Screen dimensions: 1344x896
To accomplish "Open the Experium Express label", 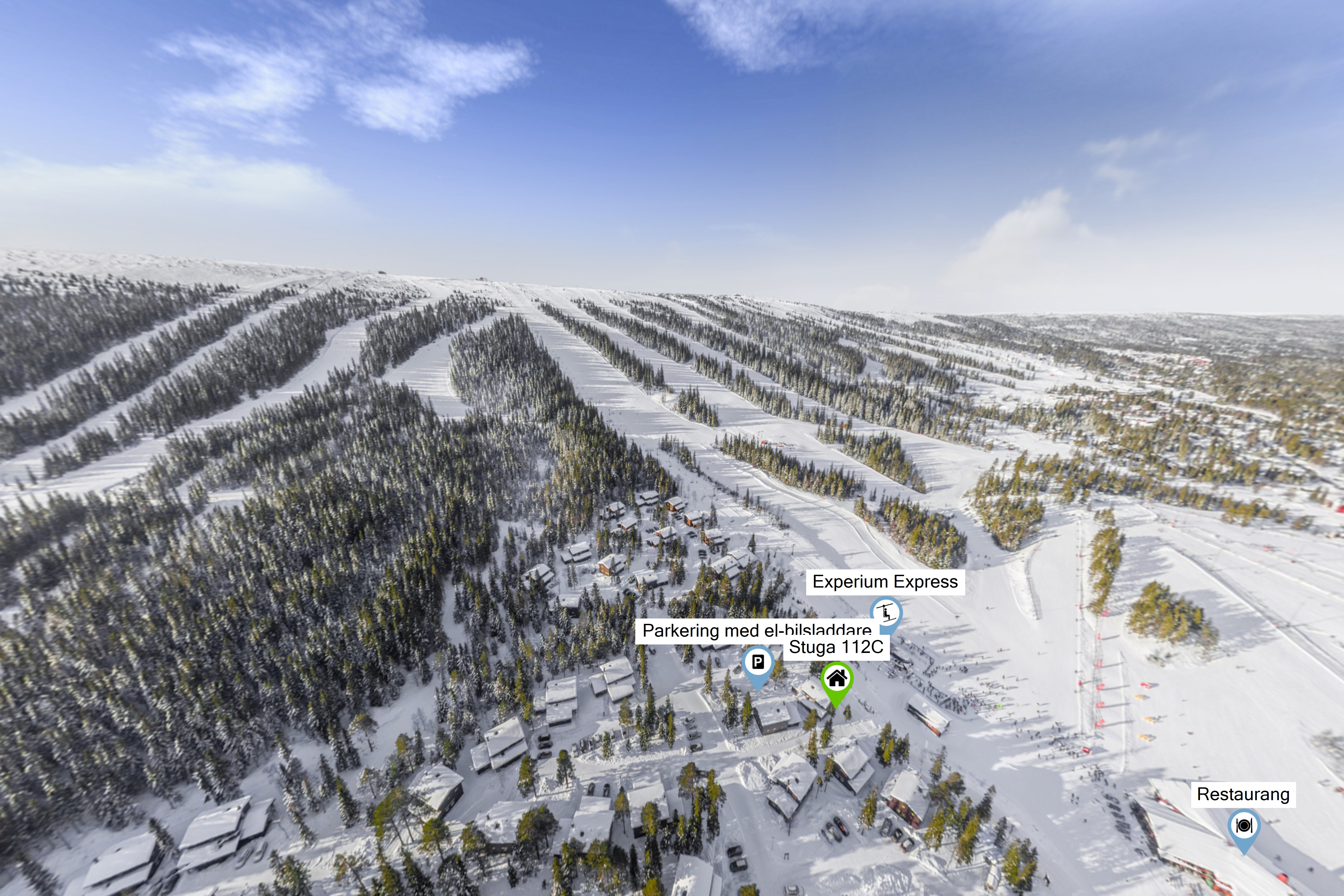I will click(885, 582).
